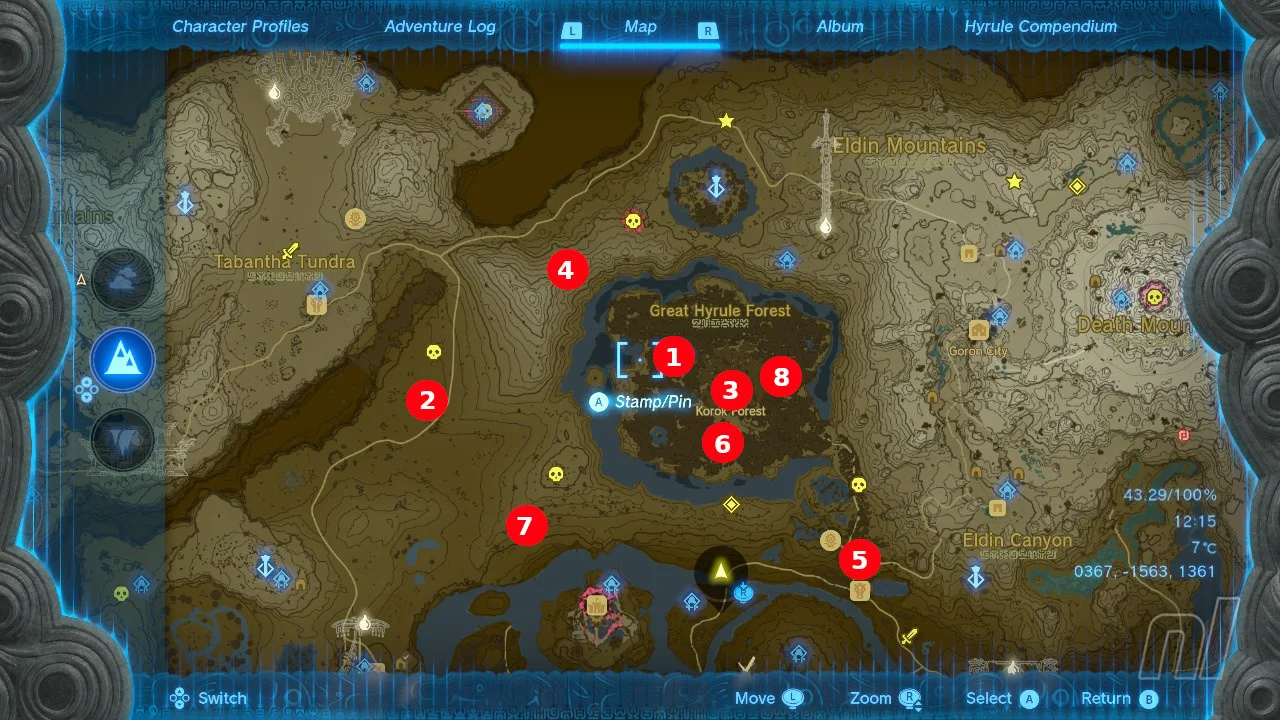Click the R shoulder button indicator

[x=707, y=31]
